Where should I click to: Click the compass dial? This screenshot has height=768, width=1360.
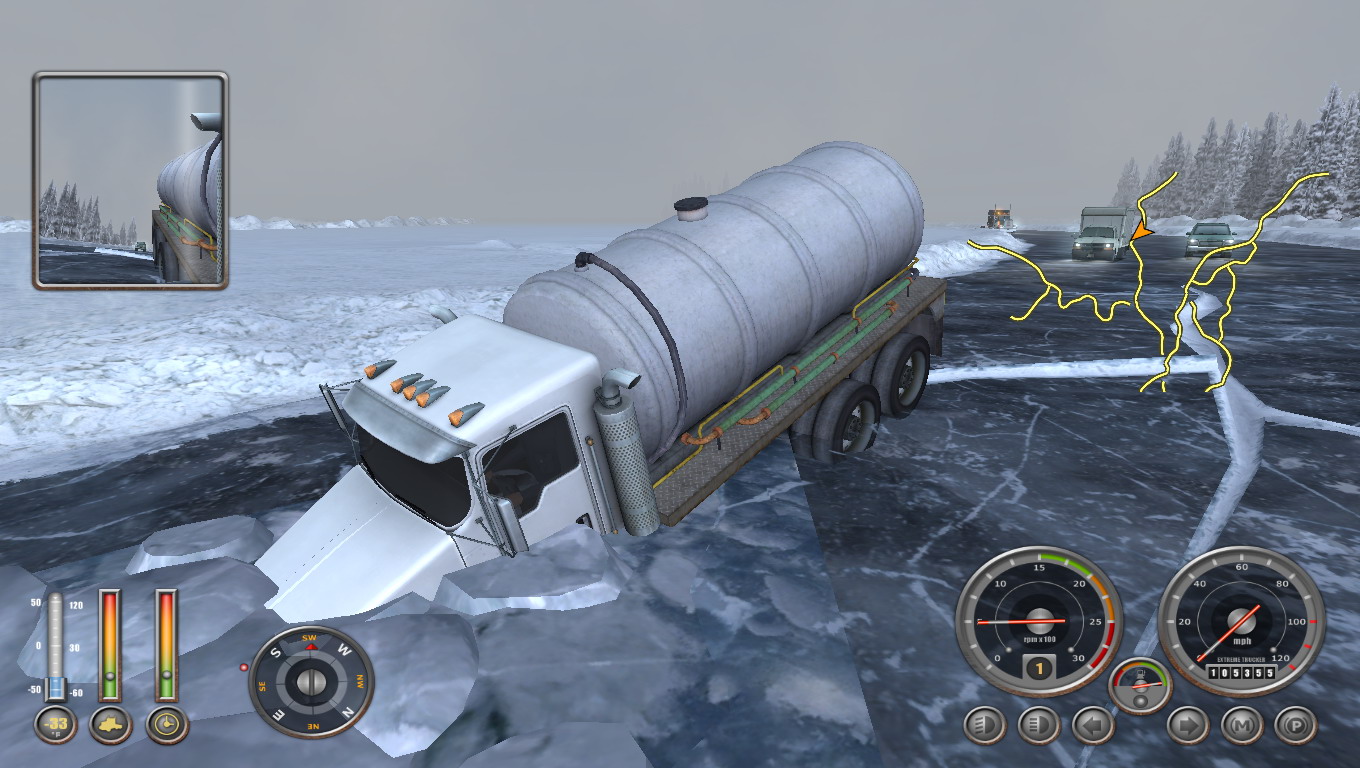311,682
